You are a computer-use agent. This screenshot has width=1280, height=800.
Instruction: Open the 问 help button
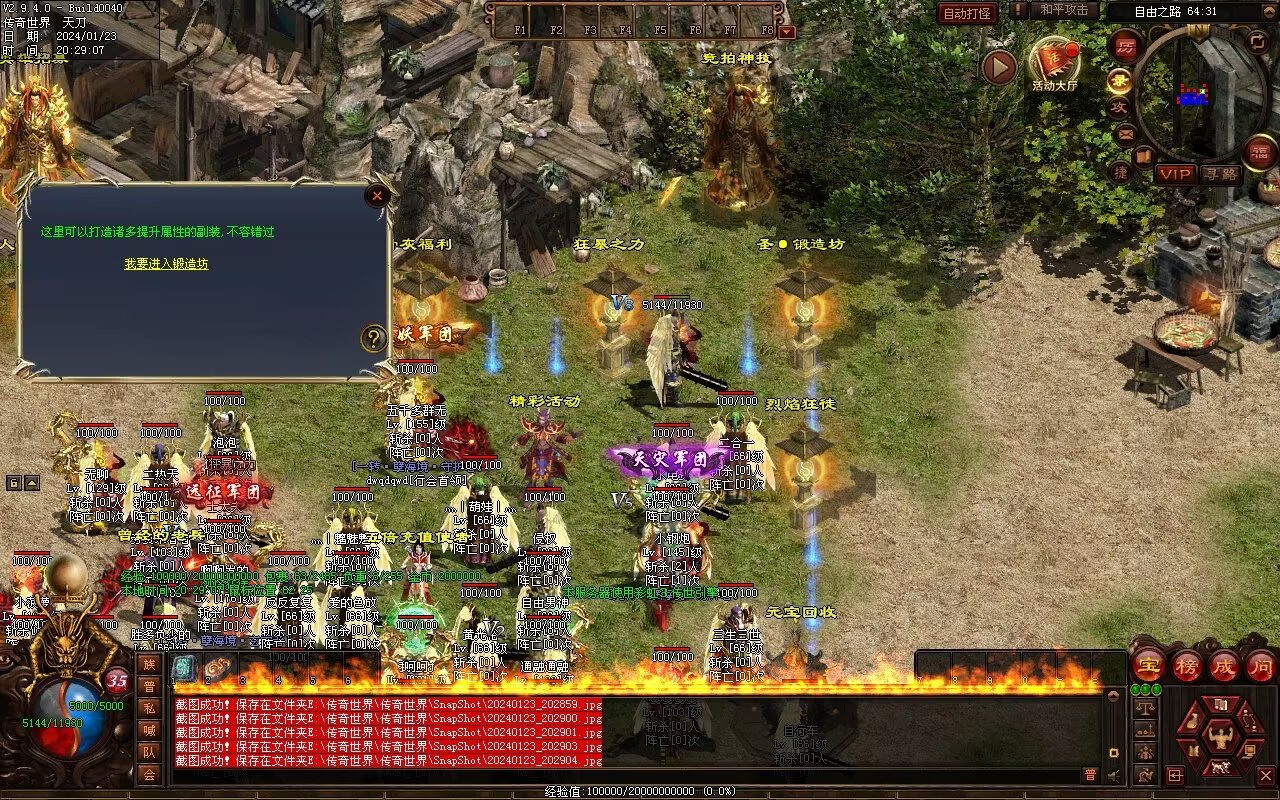pos(1261,666)
